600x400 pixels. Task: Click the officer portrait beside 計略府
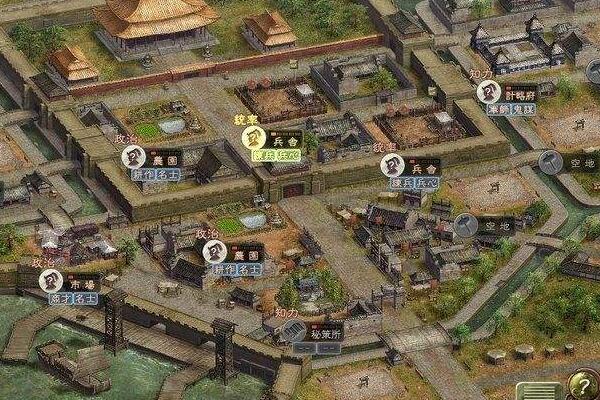point(489,93)
